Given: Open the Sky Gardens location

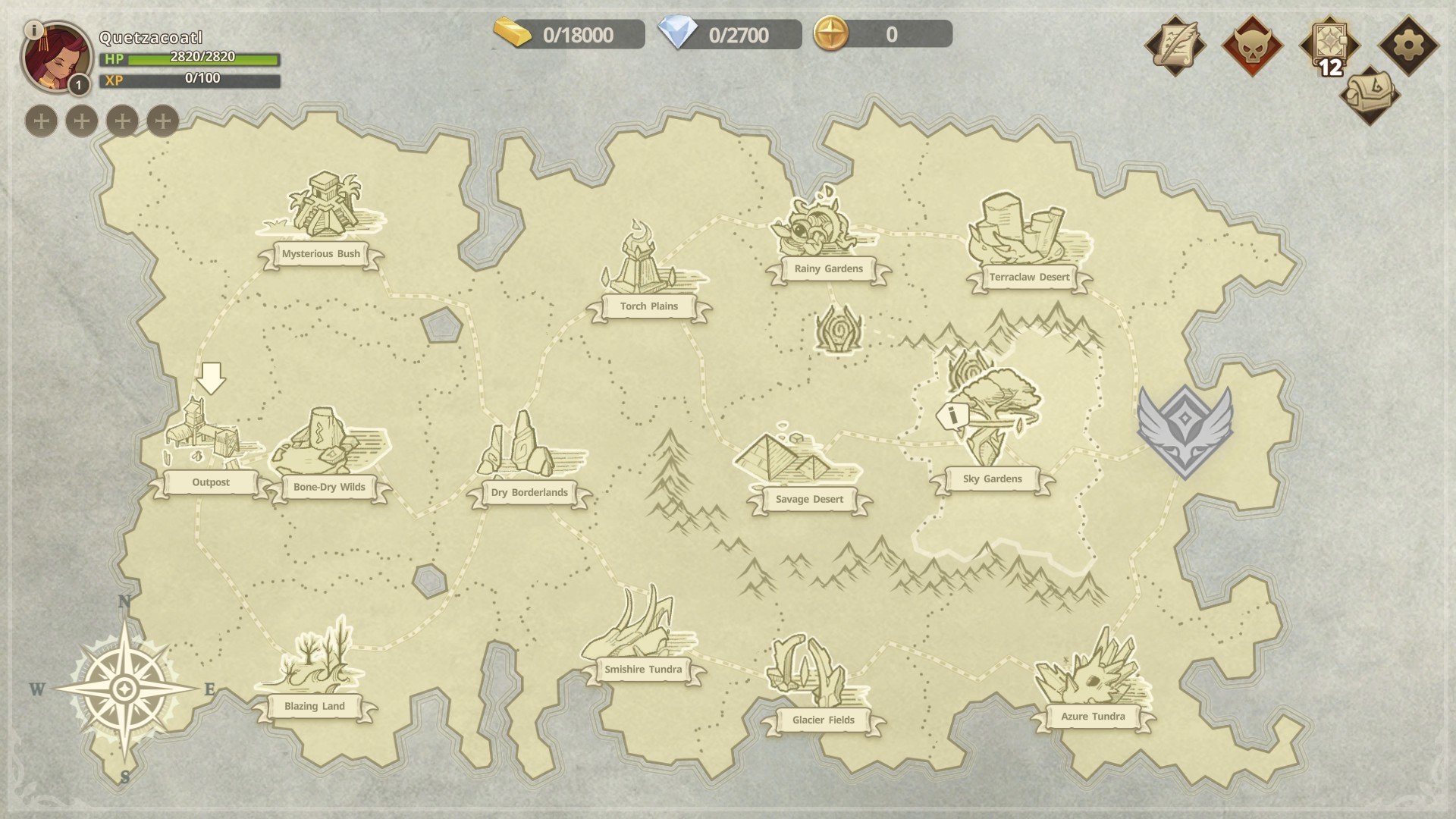Looking at the screenshot, I should (x=993, y=425).
